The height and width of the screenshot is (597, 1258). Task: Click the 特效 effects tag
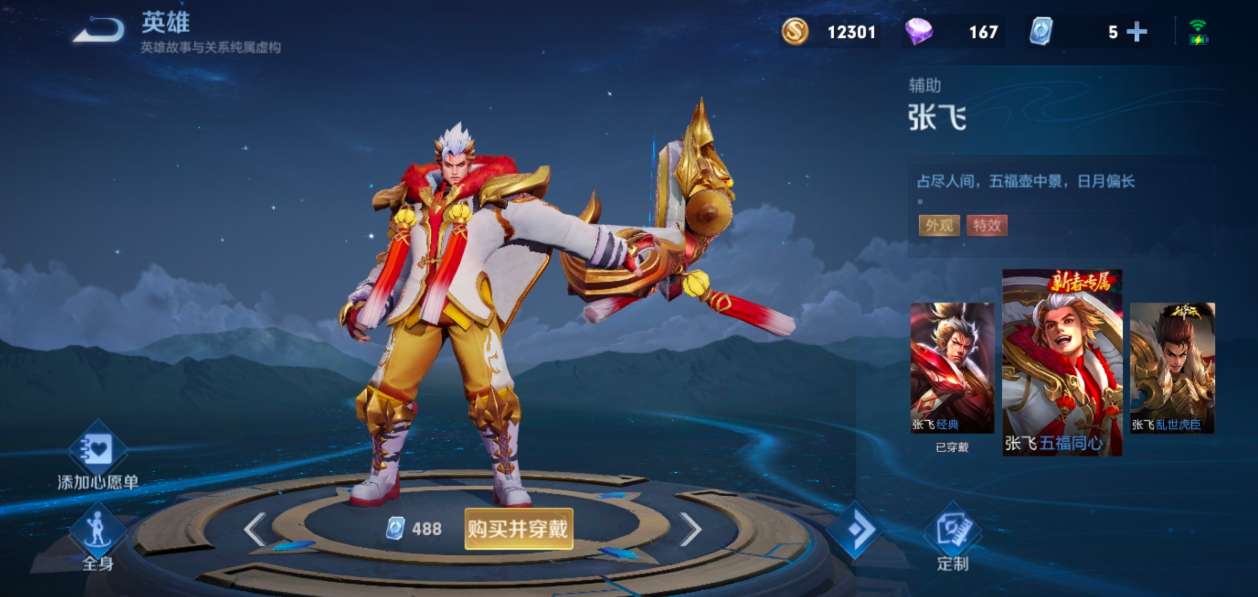[x=986, y=225]
